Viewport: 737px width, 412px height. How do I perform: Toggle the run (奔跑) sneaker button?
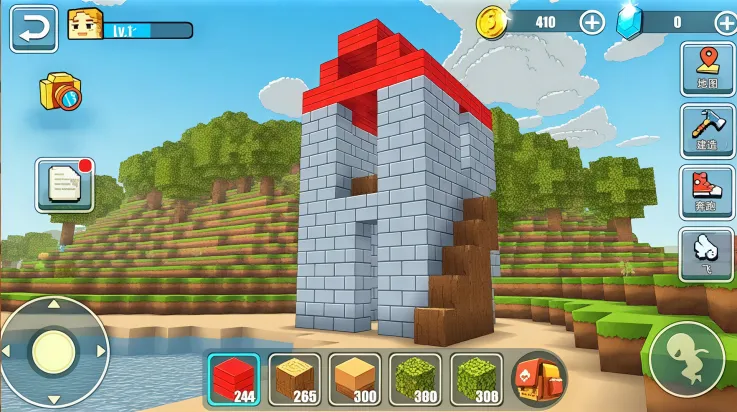[707, 189]
